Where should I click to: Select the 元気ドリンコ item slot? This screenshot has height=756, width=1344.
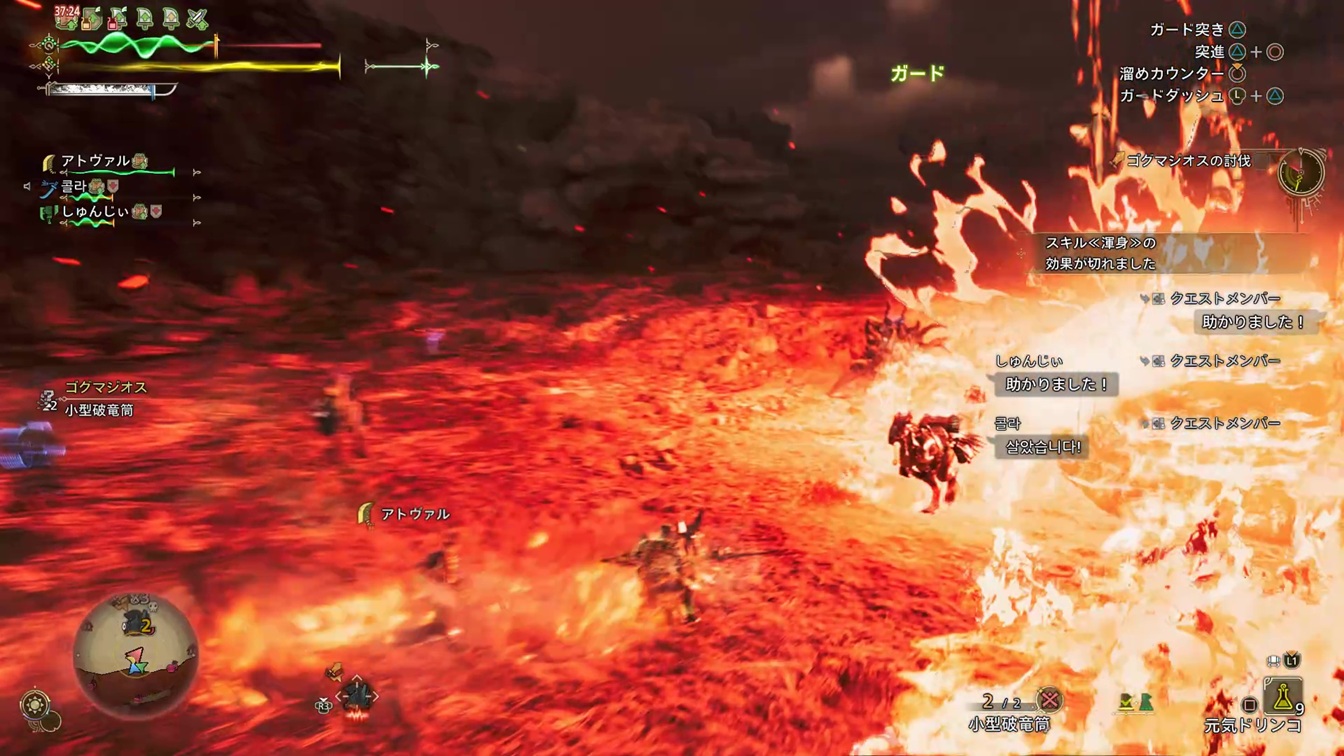[x=1282, y=696]
